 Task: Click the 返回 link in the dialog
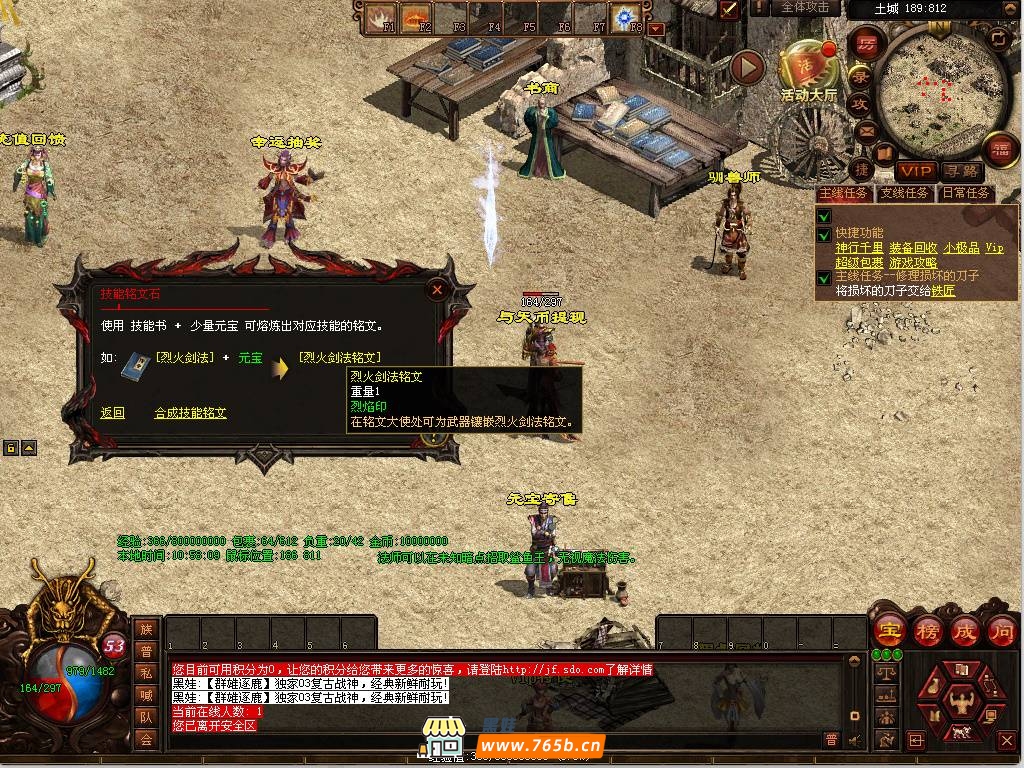[112, 413]
